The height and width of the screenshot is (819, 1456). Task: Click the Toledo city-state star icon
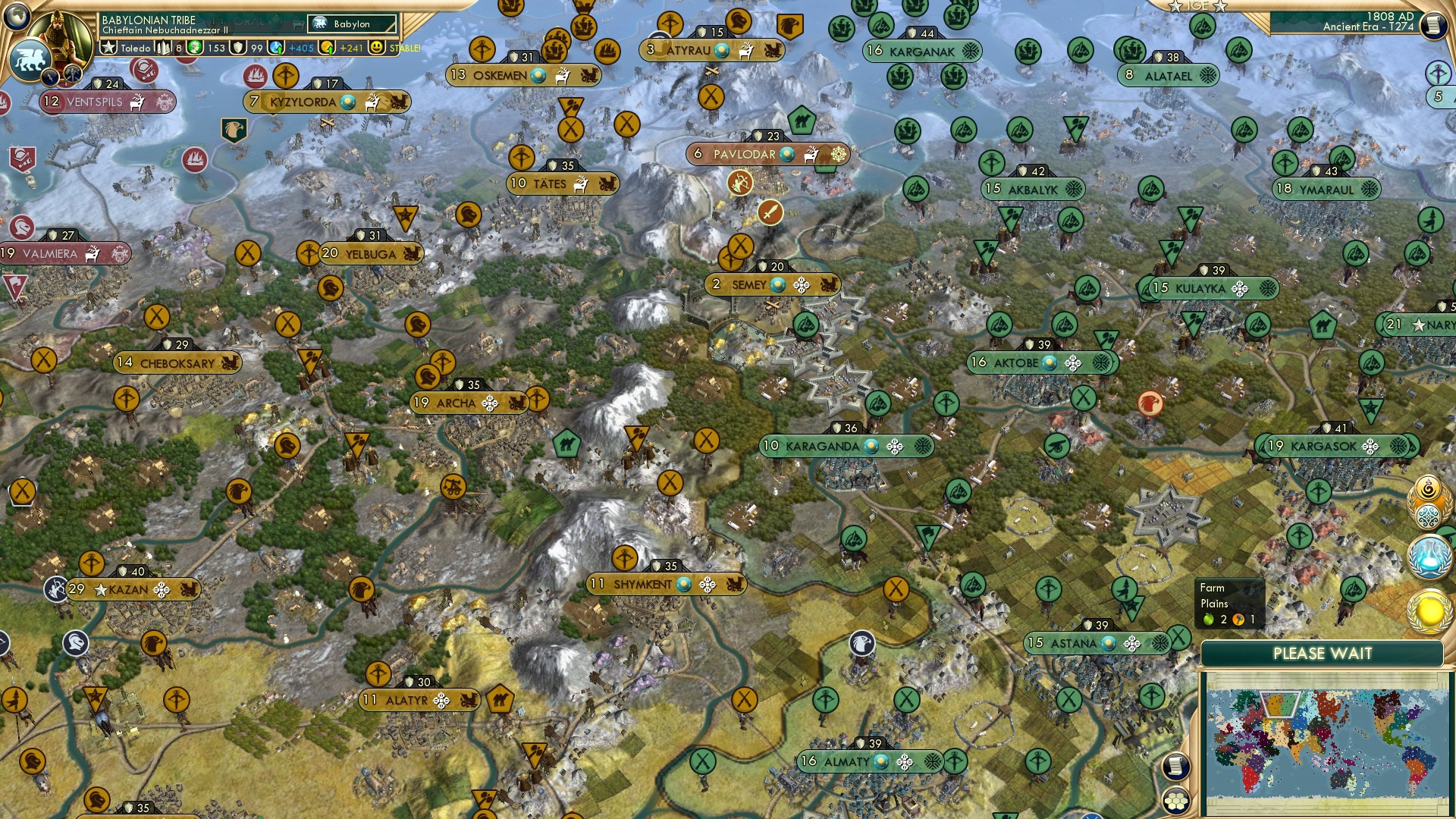point(108,47)
